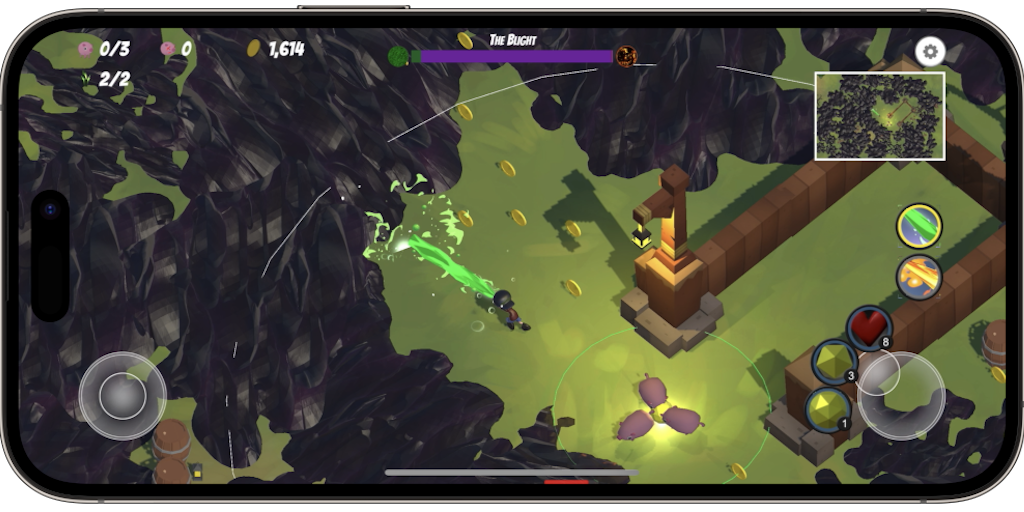The image size is (1024, 512).
Task: Select the green beam weapon icon
Action: point(918,226)
